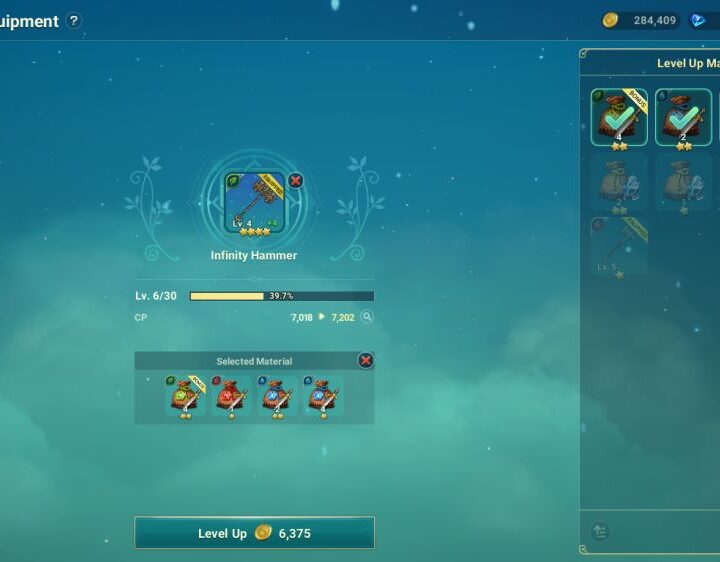Deselect the green bonus bag in Selected Material
The width and height of the screenshot is (720, 562).
[x=186, y=396]
